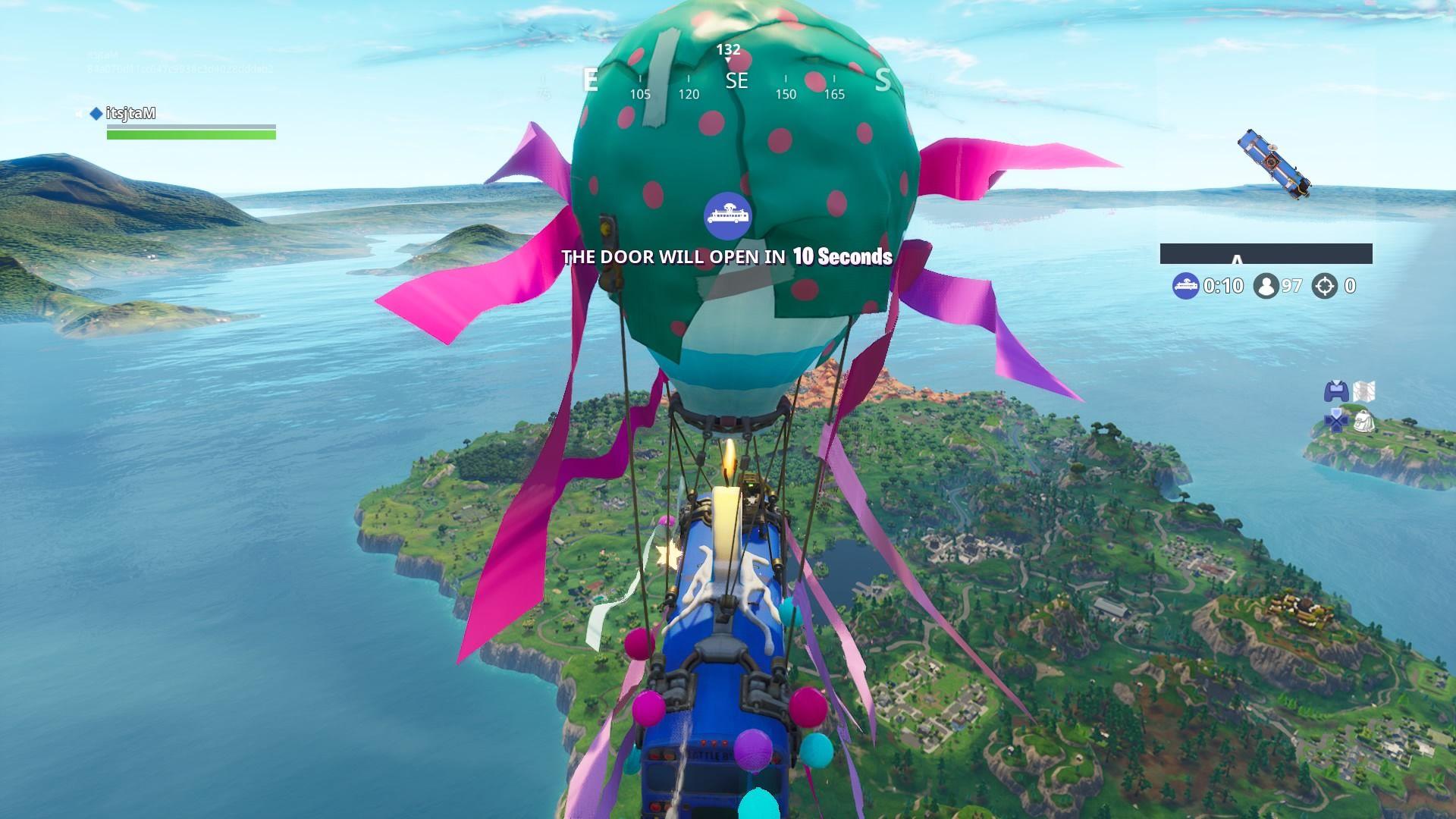Viewport: 1456px width, 819px height.
Task: Click the green health bar under itsjtaM
Action: [191, 135]
